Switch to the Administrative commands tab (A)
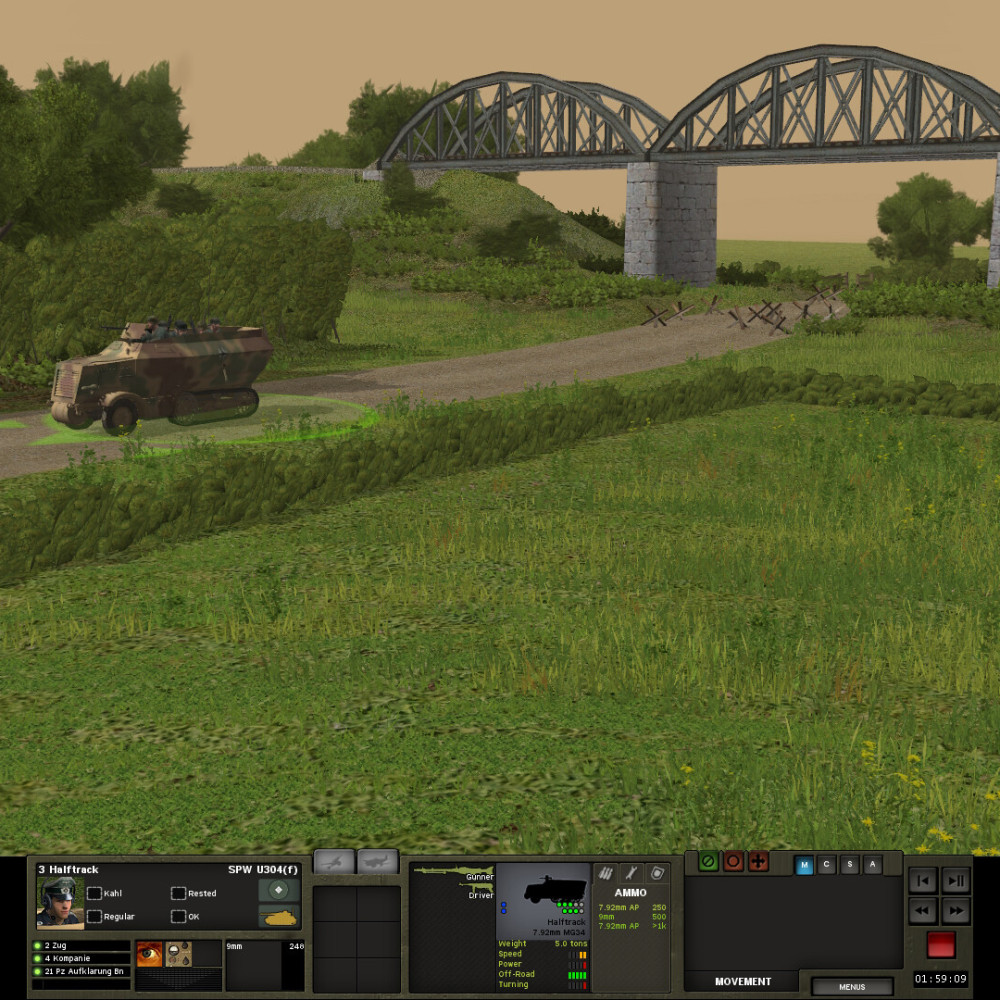1000x1000 pixels. point(873,866)
